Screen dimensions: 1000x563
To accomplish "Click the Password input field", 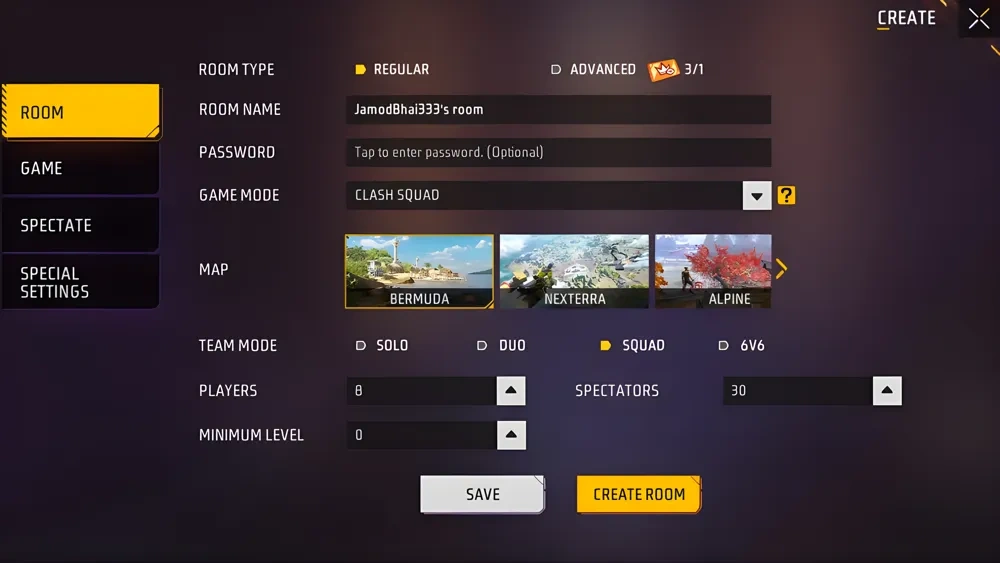I will (x=558, y=152).
